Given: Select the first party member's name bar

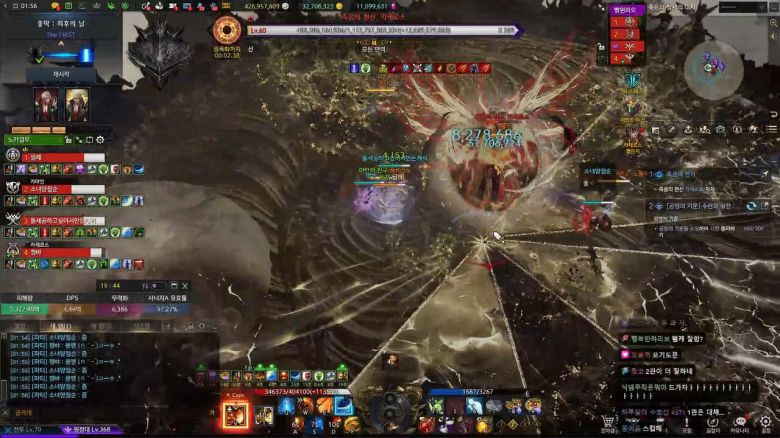Looking at the screenshot, I should pyautogui.click(x=64, y=158).
